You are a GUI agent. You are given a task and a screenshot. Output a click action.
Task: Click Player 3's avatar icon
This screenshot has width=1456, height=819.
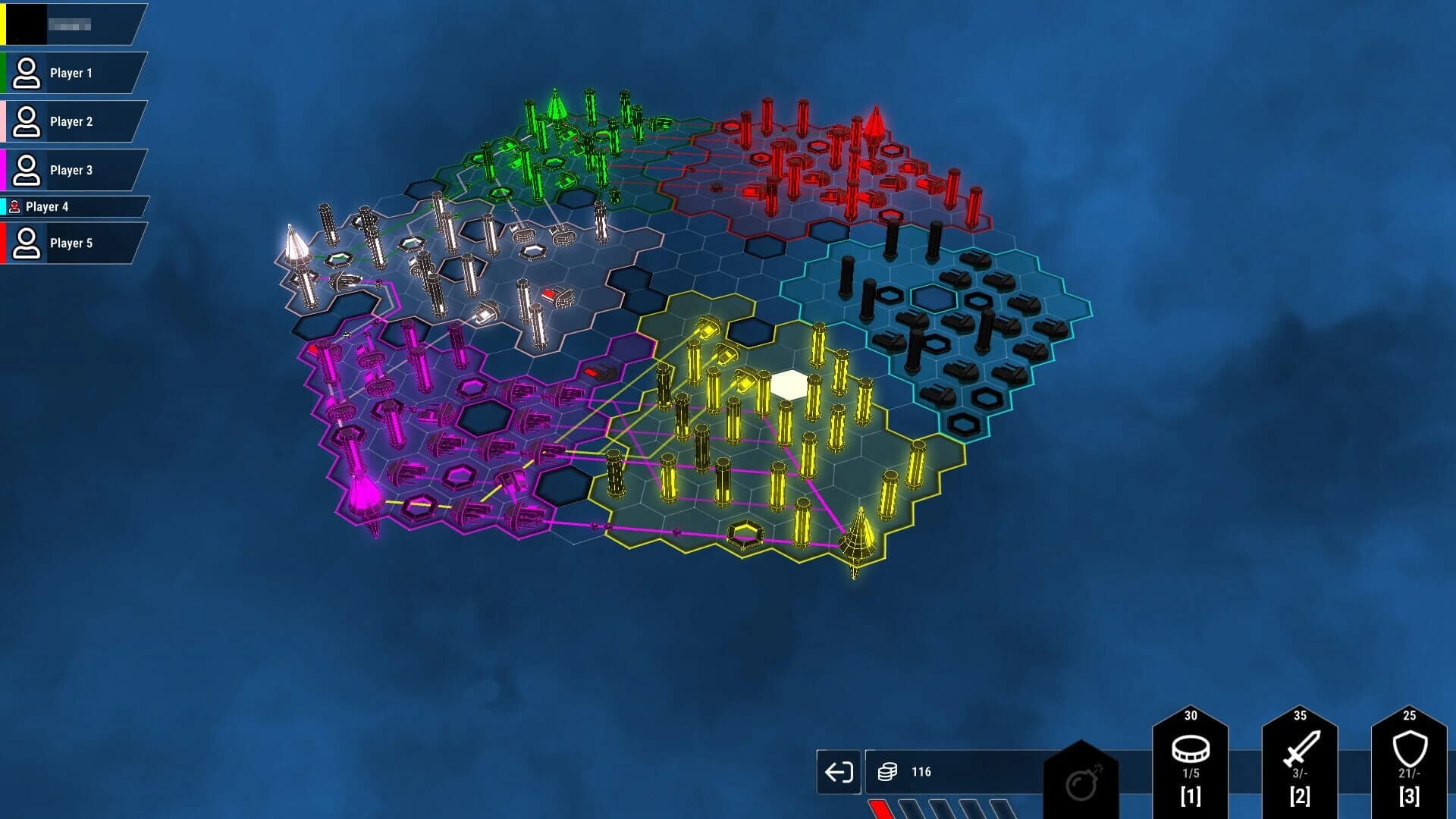coord(29,170)
